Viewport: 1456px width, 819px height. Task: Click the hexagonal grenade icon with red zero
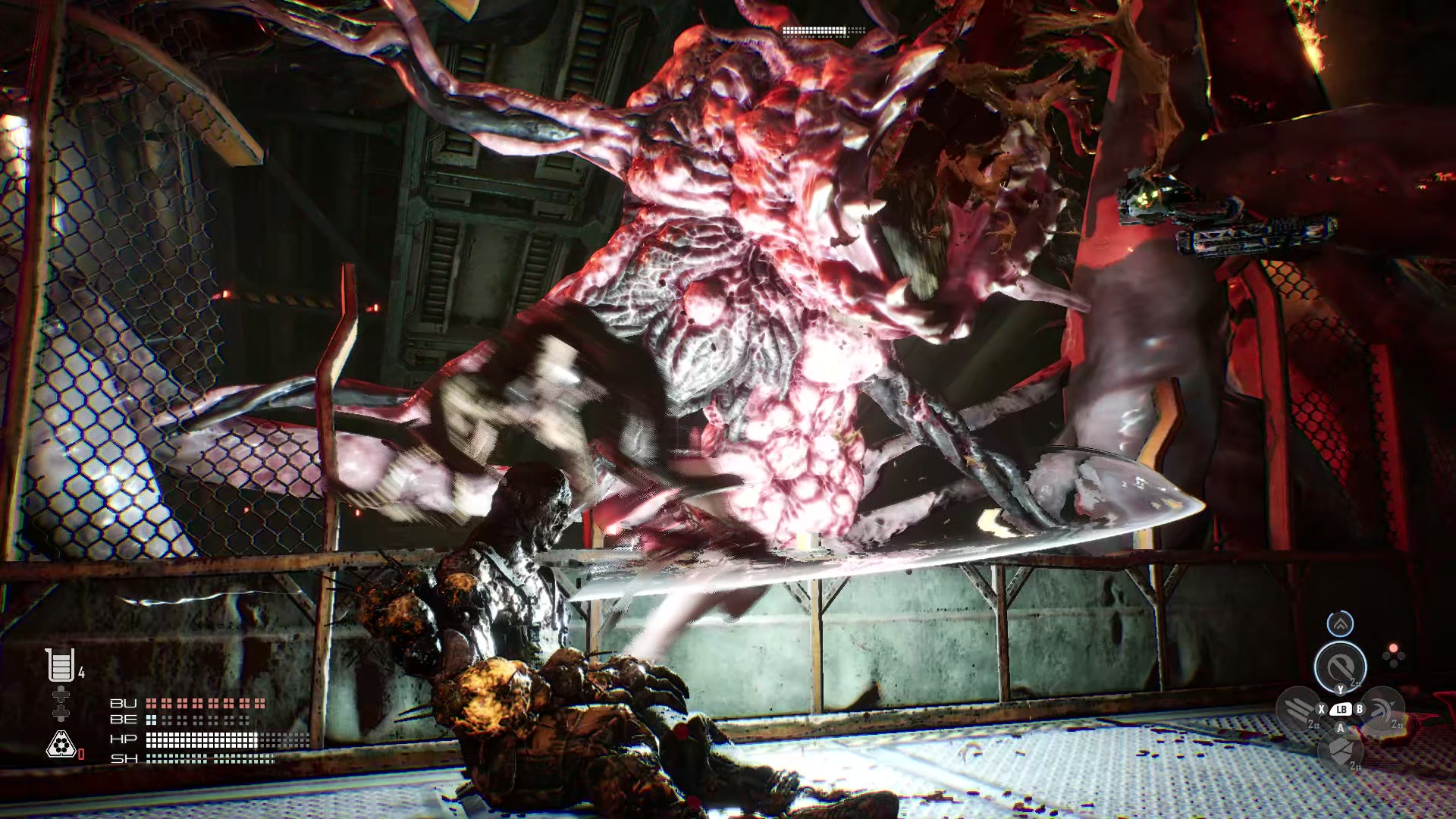pyautogui.click(x=60, y=743)
